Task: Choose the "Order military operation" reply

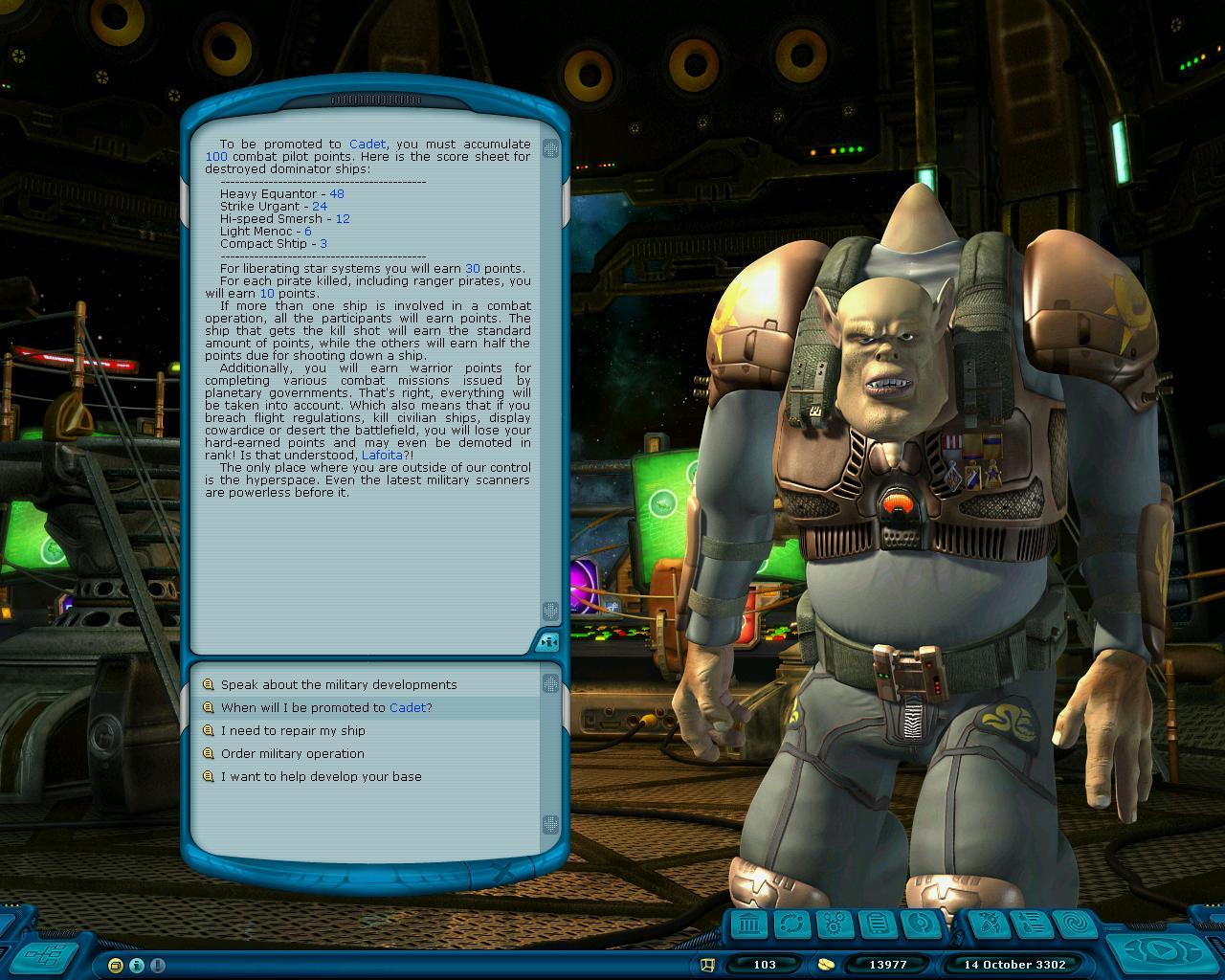Action: coord(292,753)
